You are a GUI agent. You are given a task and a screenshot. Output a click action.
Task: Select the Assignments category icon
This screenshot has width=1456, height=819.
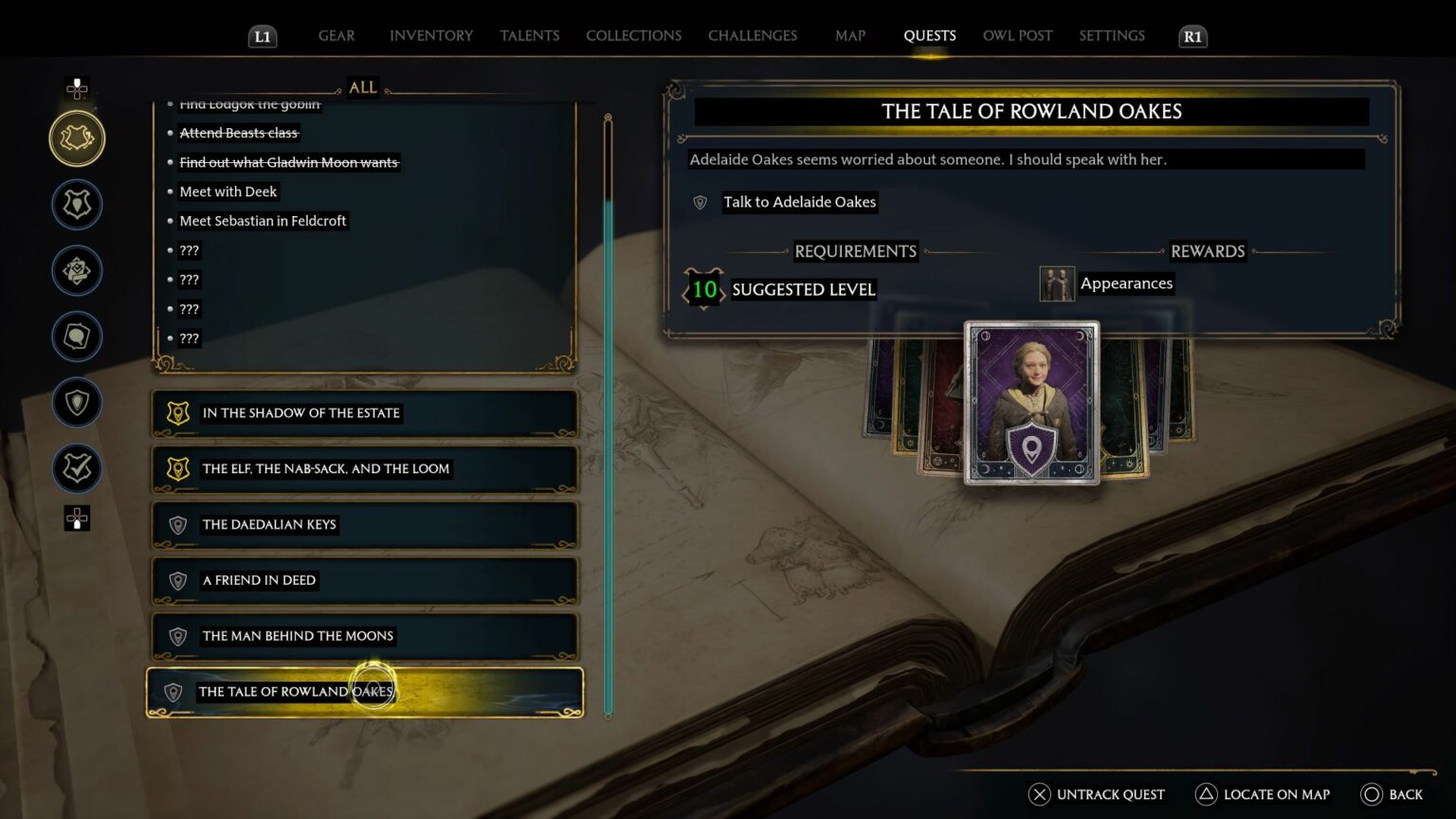(77, 270)
